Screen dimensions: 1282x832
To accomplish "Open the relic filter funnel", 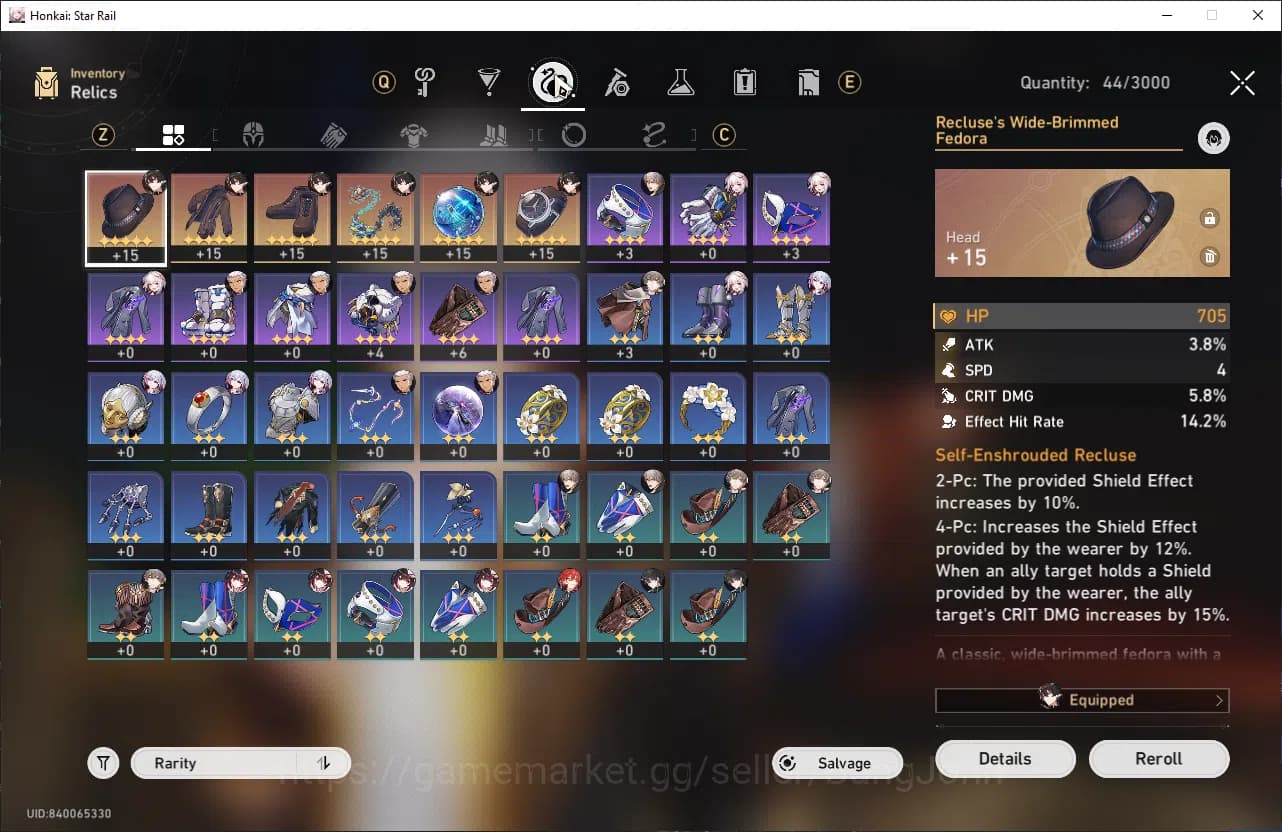I will point(103,763).
